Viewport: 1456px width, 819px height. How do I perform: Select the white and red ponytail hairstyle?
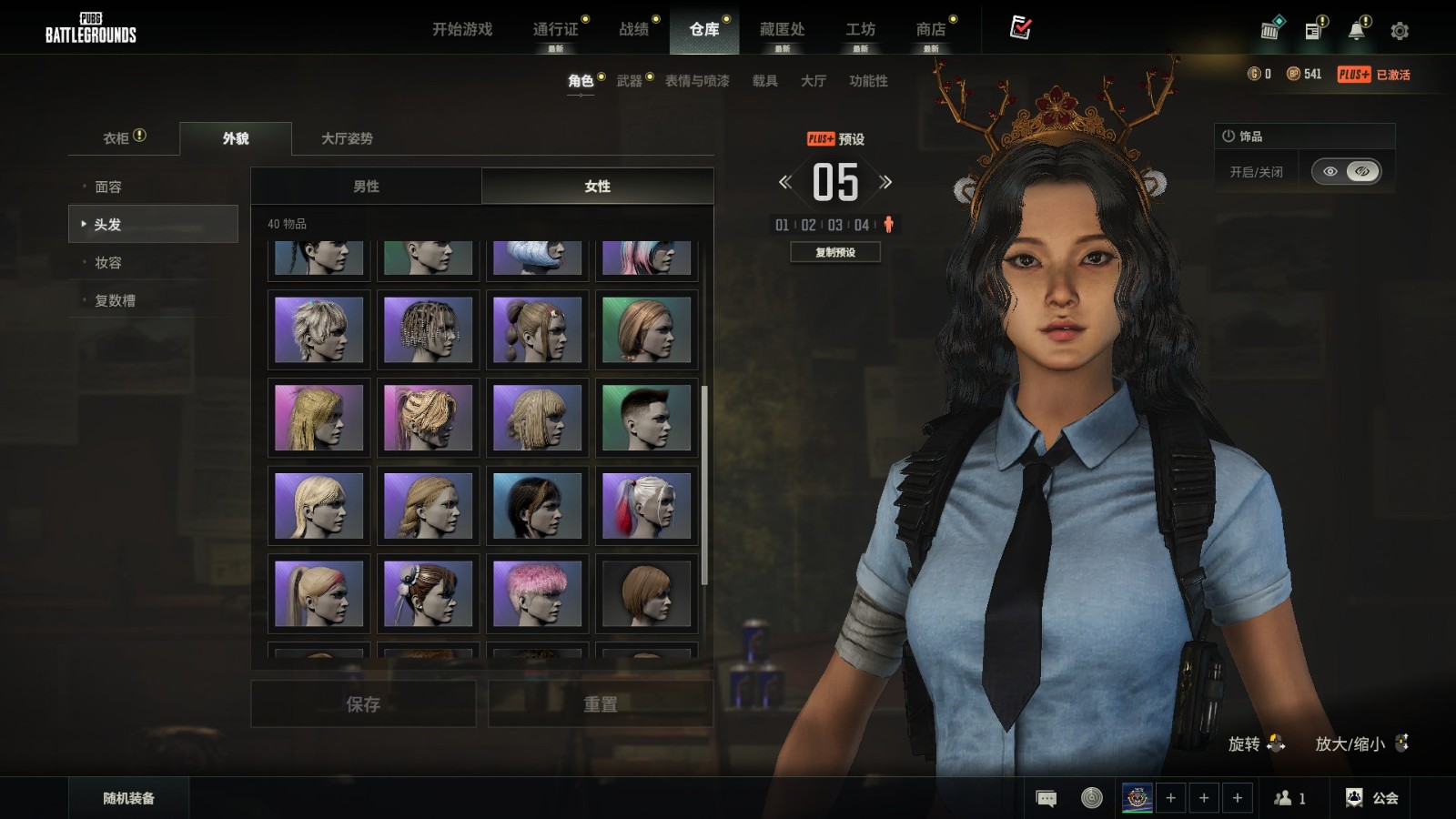pos(646,505)
